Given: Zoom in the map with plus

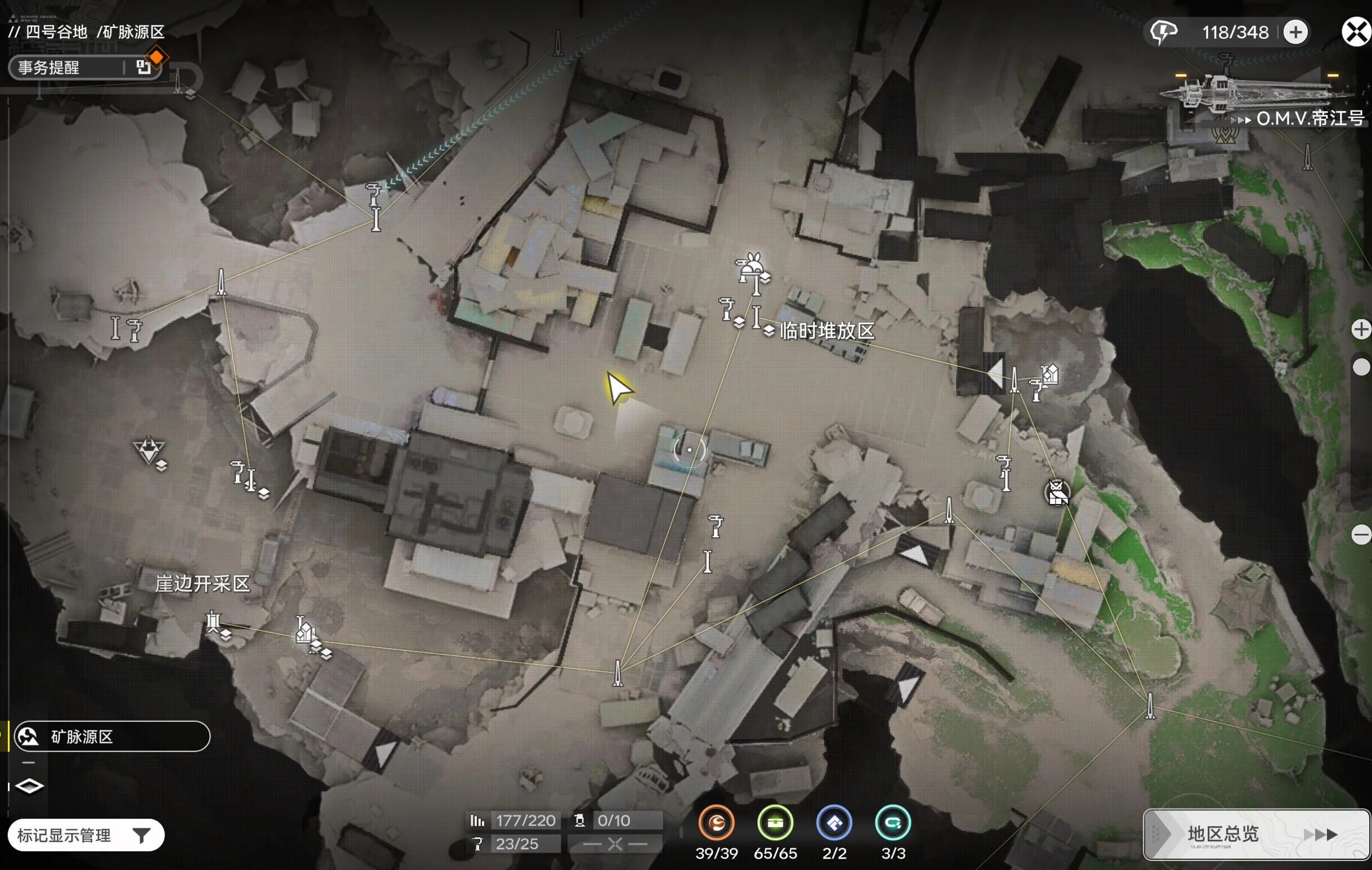Looking at the screenshot, I should pyautogui.click(x=1361, y=329).
